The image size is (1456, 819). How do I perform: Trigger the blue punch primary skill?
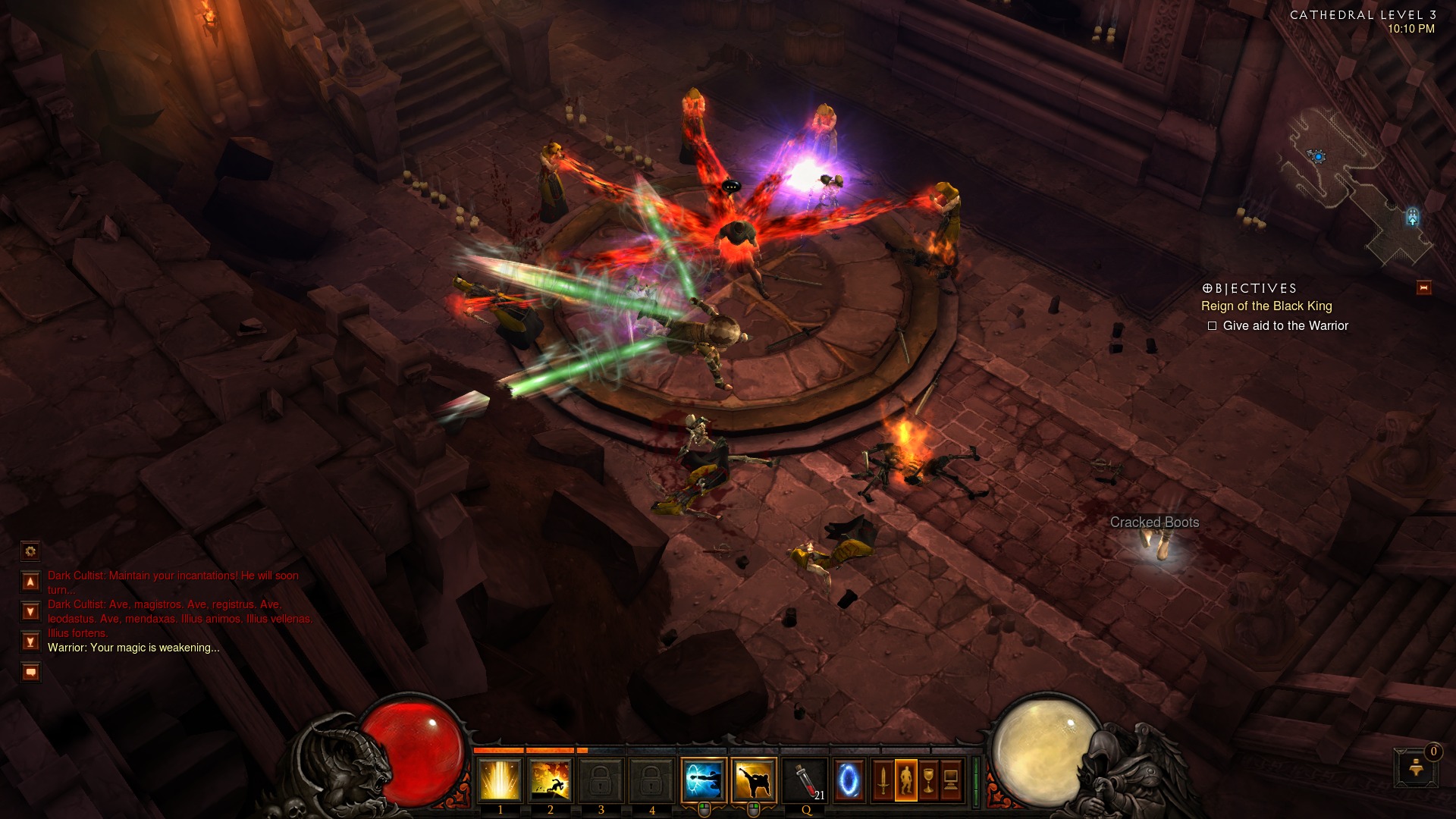[x=704, y=780]
